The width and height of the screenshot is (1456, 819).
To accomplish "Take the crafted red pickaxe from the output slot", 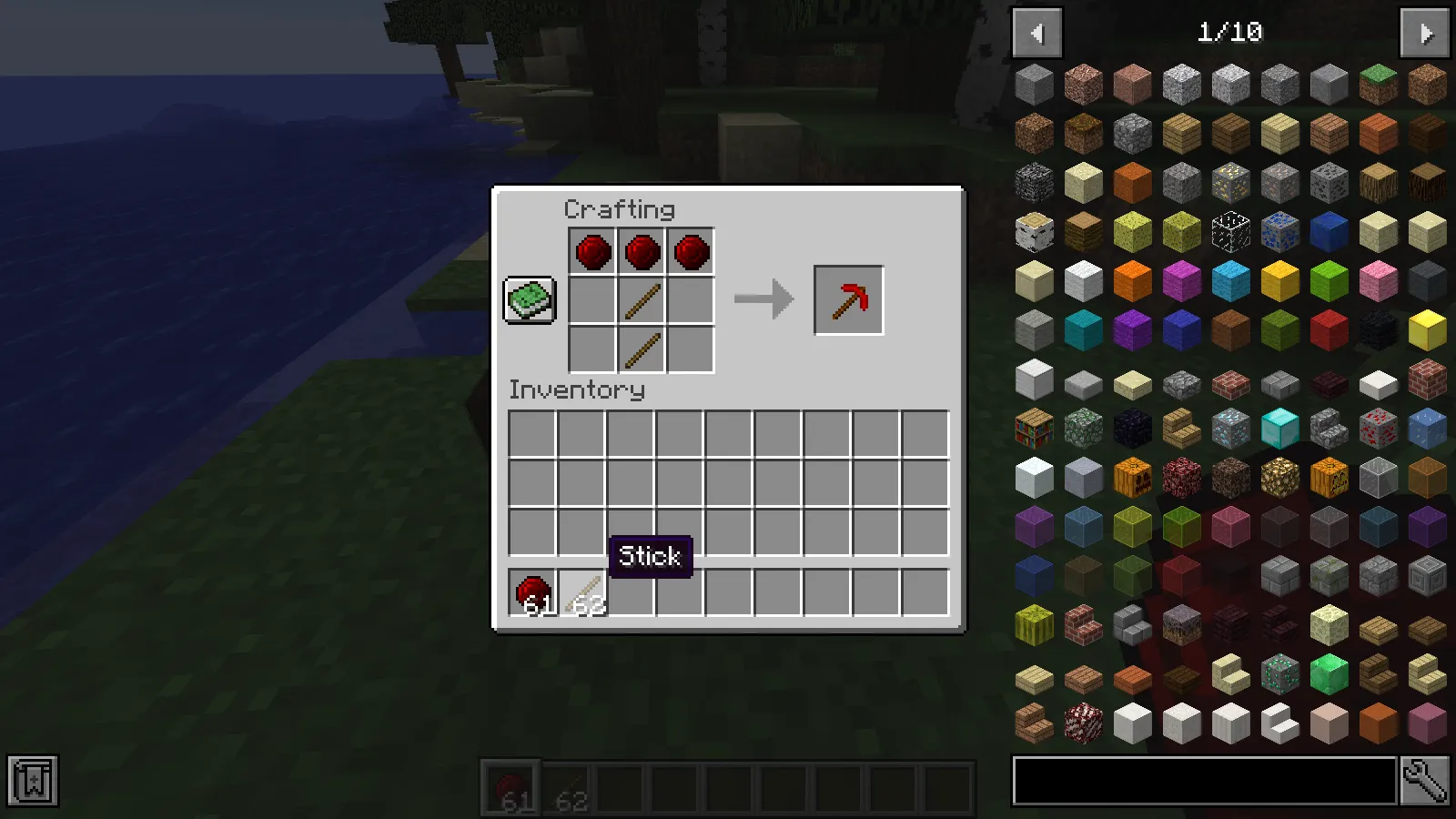I will click(x=848, y=300).
